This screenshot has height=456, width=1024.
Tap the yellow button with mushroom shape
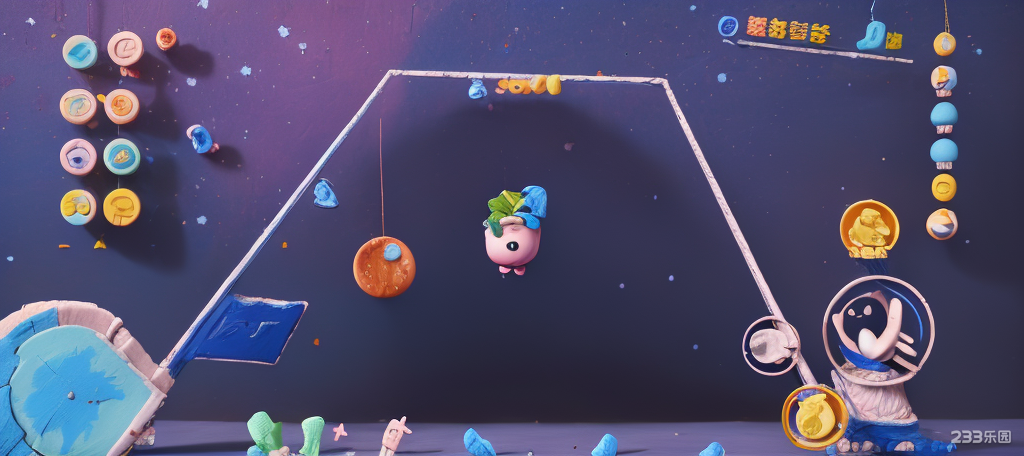(x=122, y=207)
